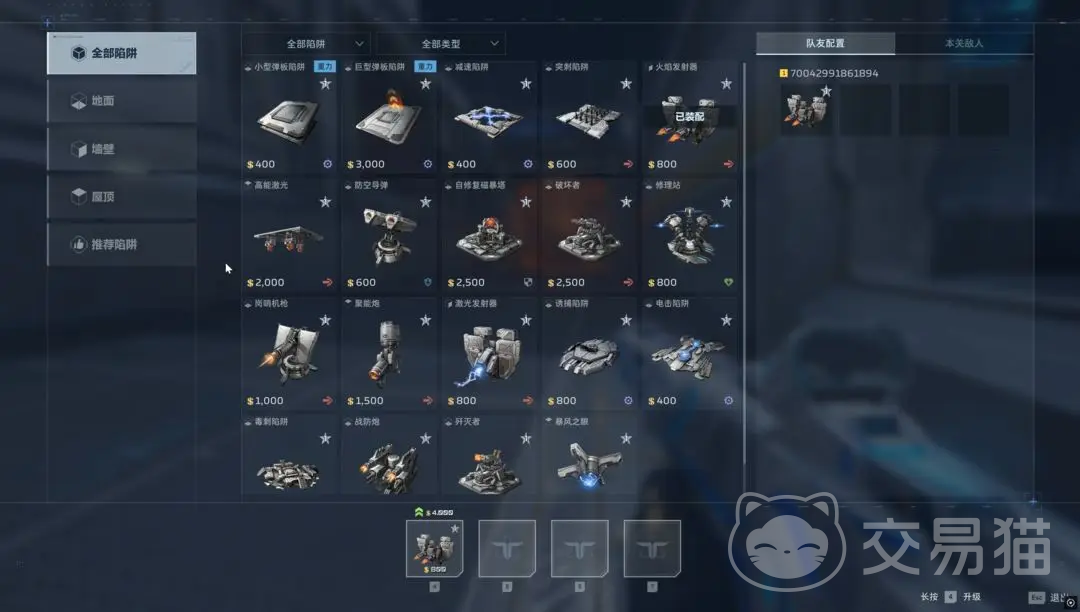The image size is (1080, 612).
Task: Switch to the 队友配置 tab
Action: [825, 44]
